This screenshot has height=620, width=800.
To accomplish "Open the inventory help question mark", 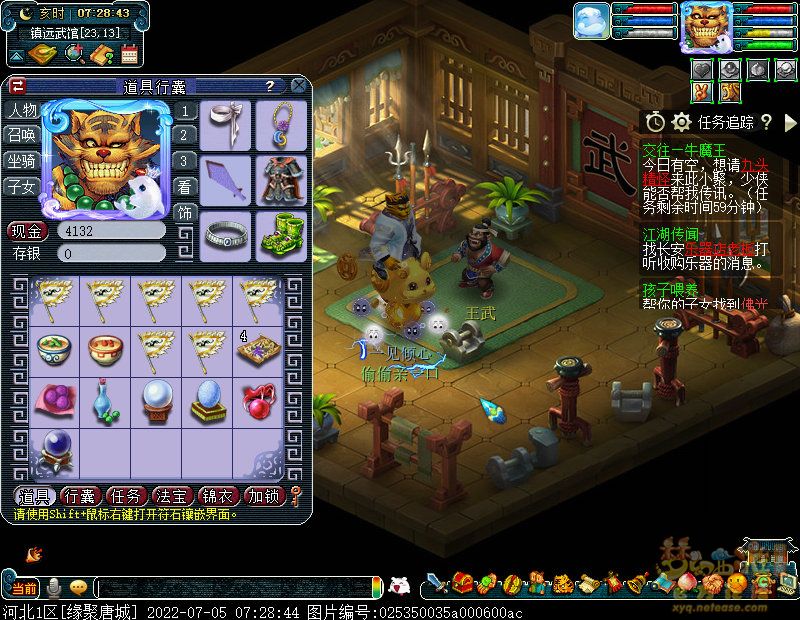I will (270, 87).
